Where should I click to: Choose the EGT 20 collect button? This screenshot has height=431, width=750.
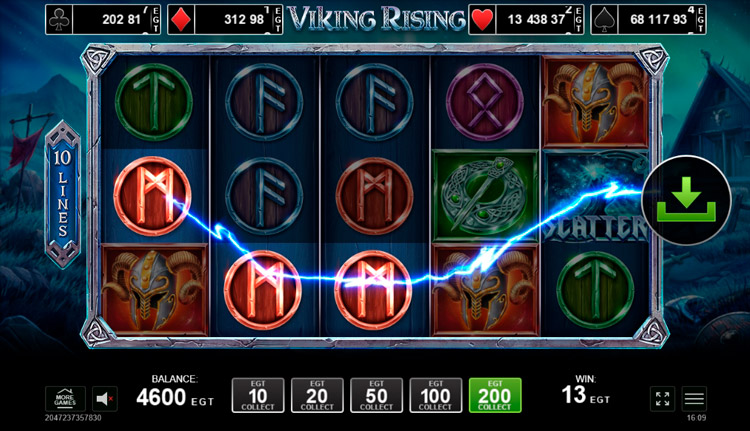click(317, 396)
